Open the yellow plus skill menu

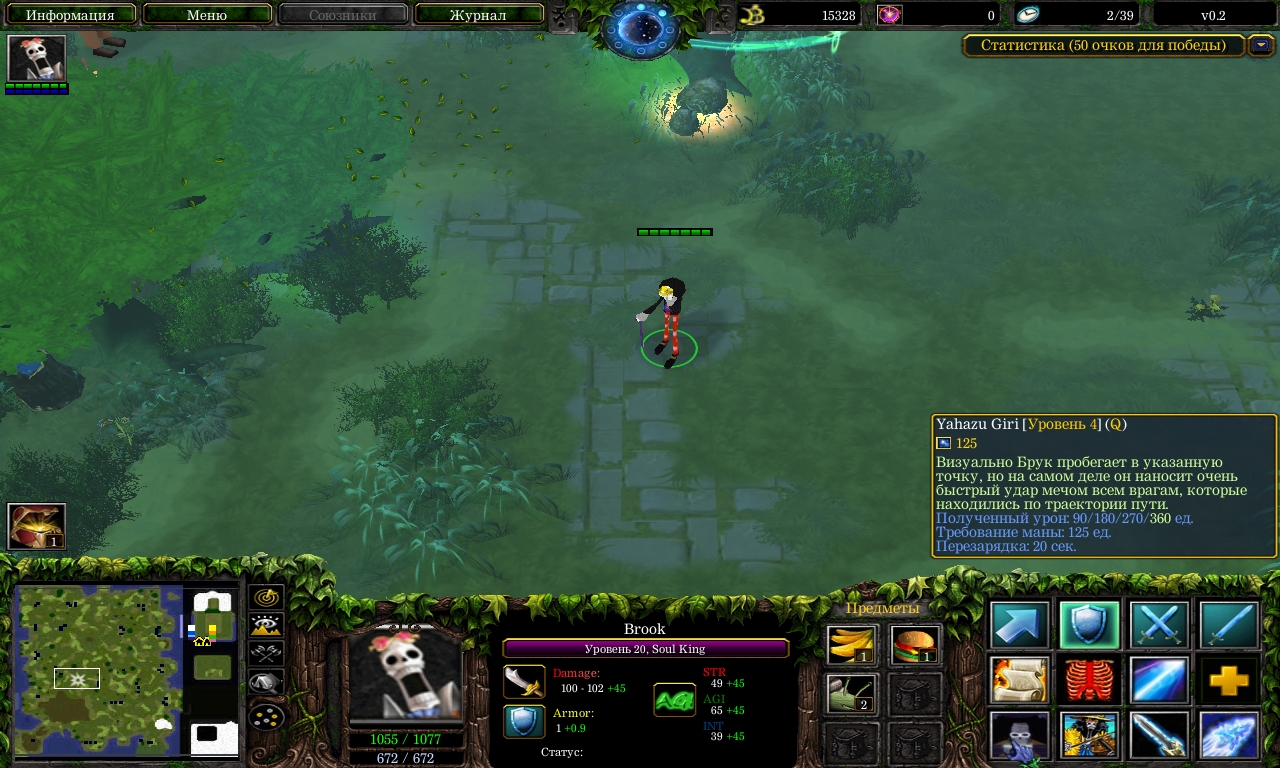coord(1229,681)
